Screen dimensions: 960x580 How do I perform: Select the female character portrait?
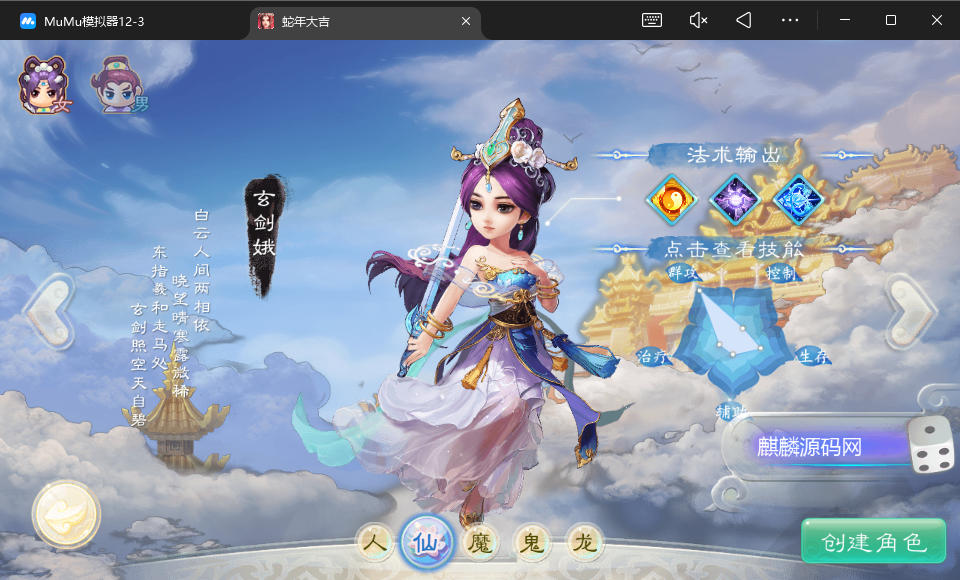coord(46,85)
